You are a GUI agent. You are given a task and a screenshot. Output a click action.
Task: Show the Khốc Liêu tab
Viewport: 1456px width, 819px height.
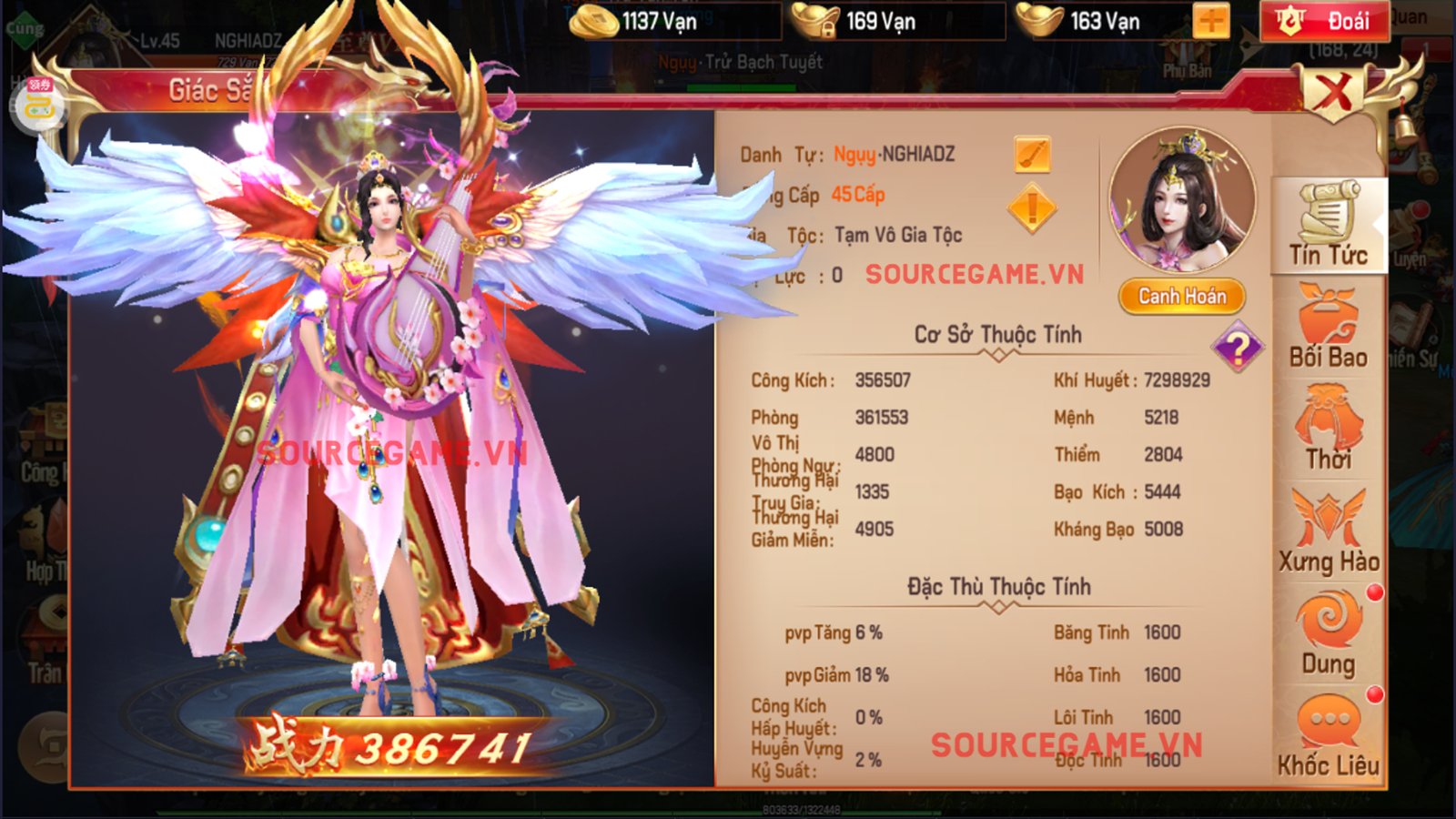(x=1328, y=737)
